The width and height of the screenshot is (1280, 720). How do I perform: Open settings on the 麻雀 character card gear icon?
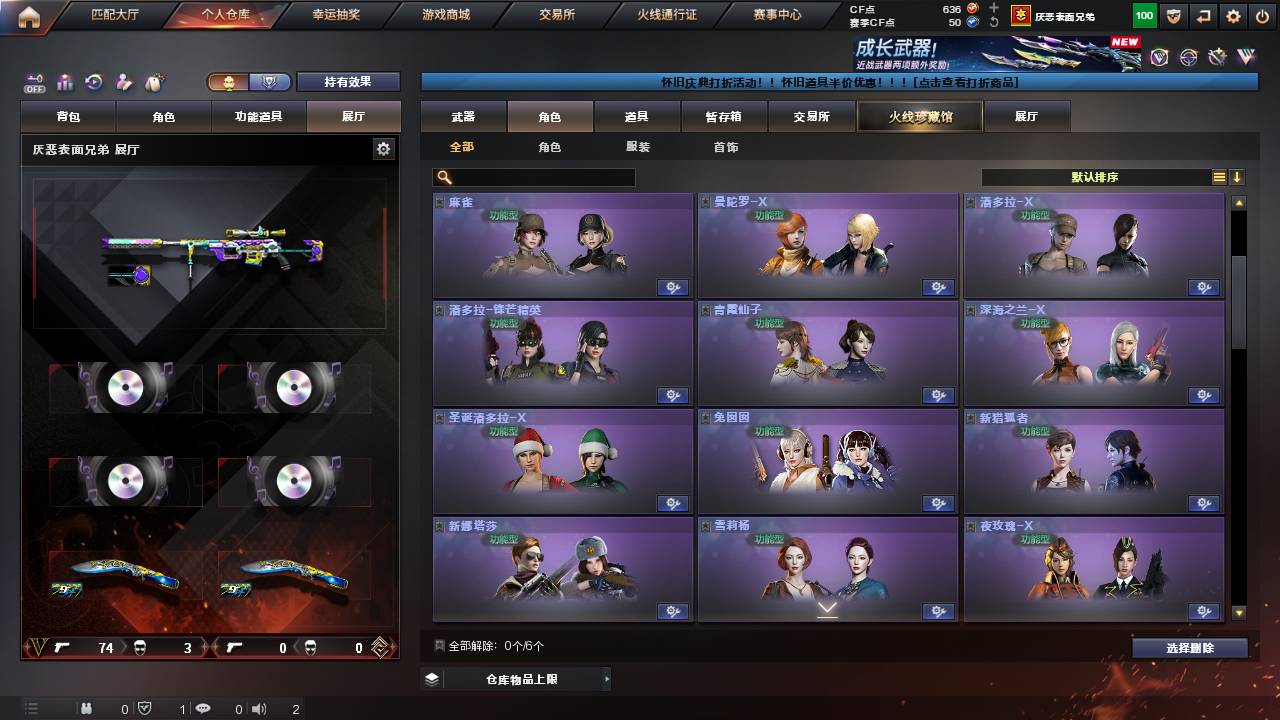point(673,287)
